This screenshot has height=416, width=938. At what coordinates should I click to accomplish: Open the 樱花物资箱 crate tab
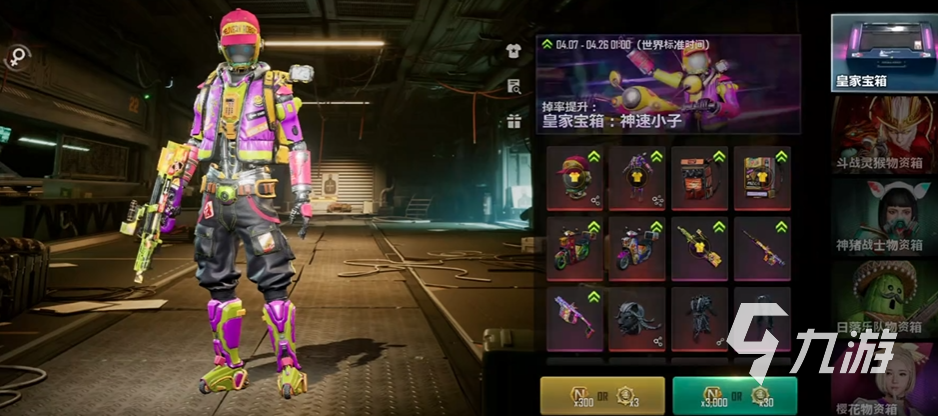878,378
